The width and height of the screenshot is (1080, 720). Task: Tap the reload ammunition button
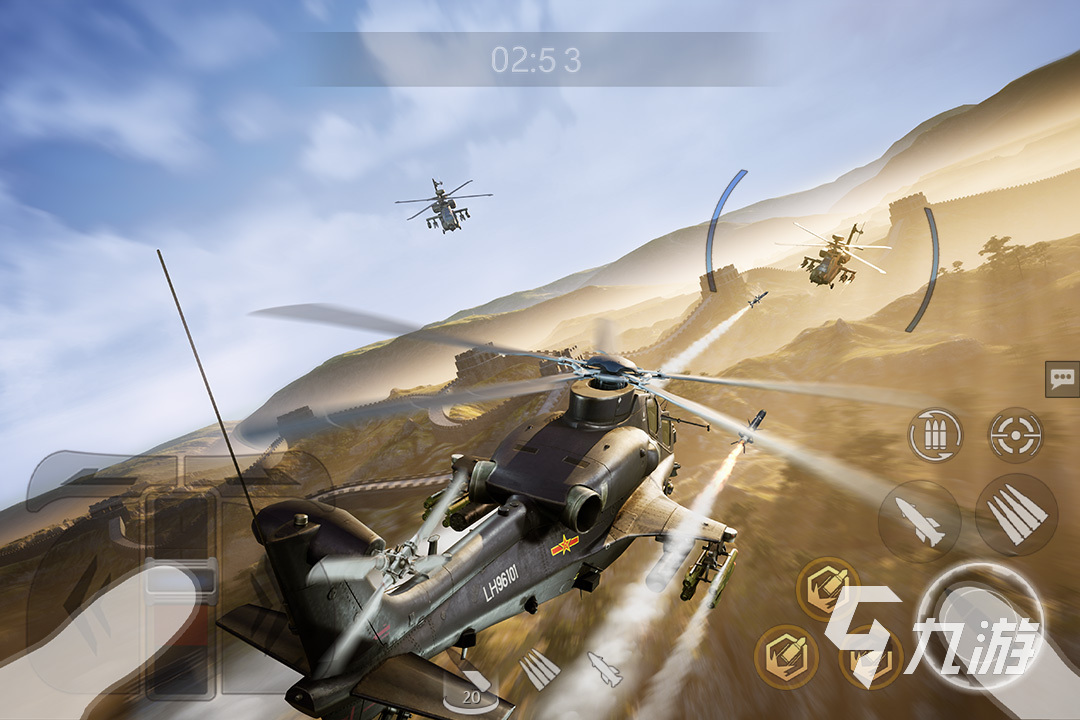click(935, 435)
